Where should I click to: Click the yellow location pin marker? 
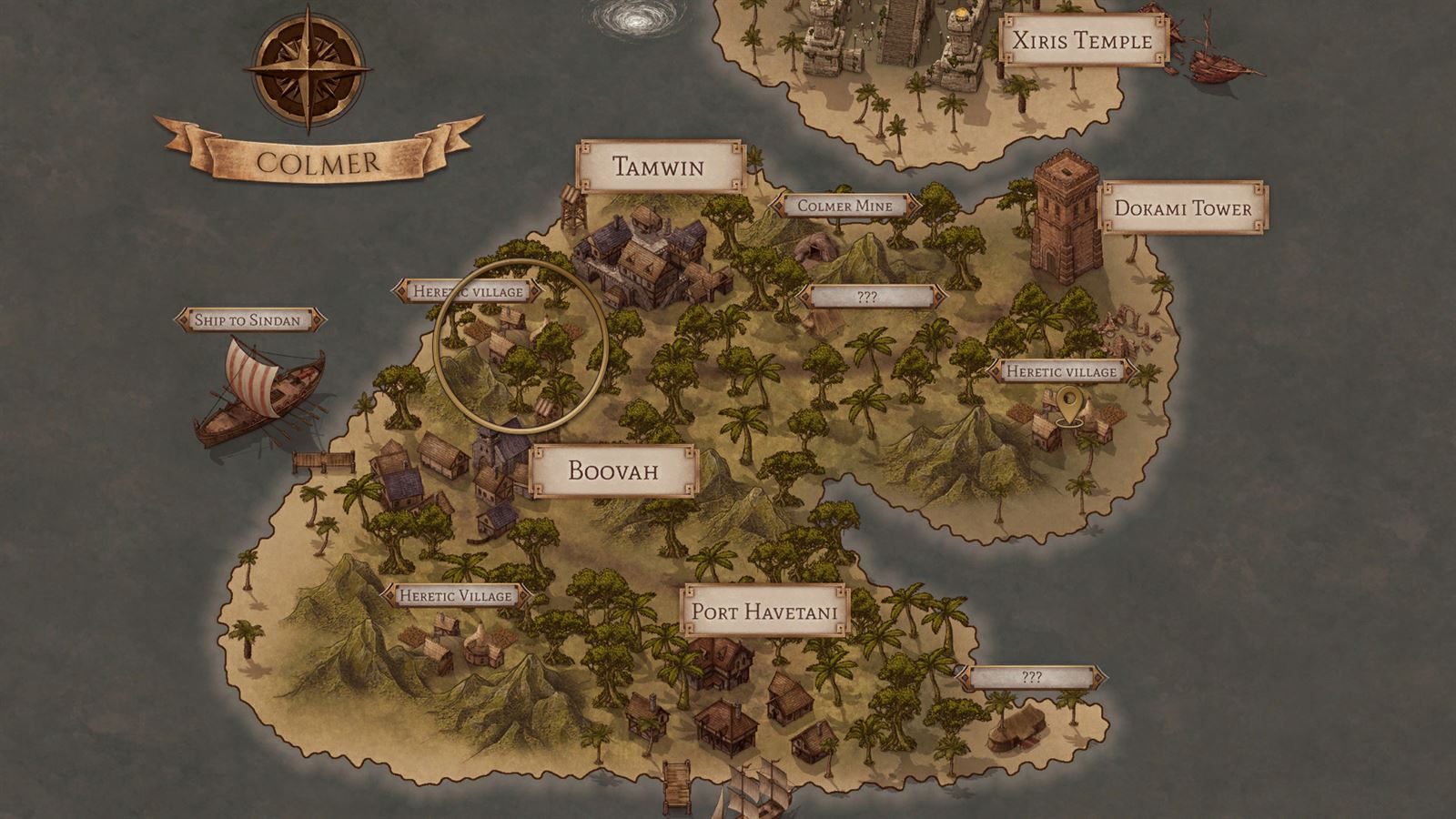(x=1067, y=405)
